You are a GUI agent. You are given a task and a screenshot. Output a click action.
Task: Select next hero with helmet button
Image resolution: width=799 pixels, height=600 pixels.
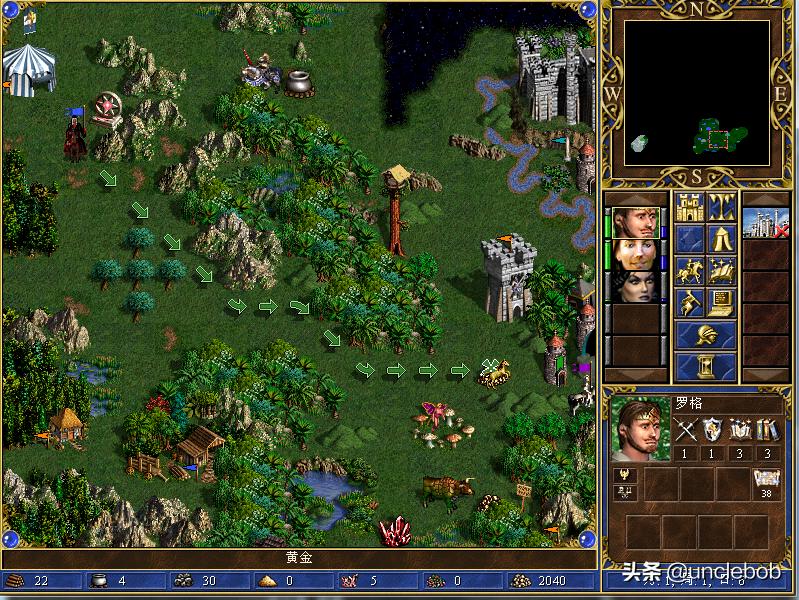(x=706, y=334)
